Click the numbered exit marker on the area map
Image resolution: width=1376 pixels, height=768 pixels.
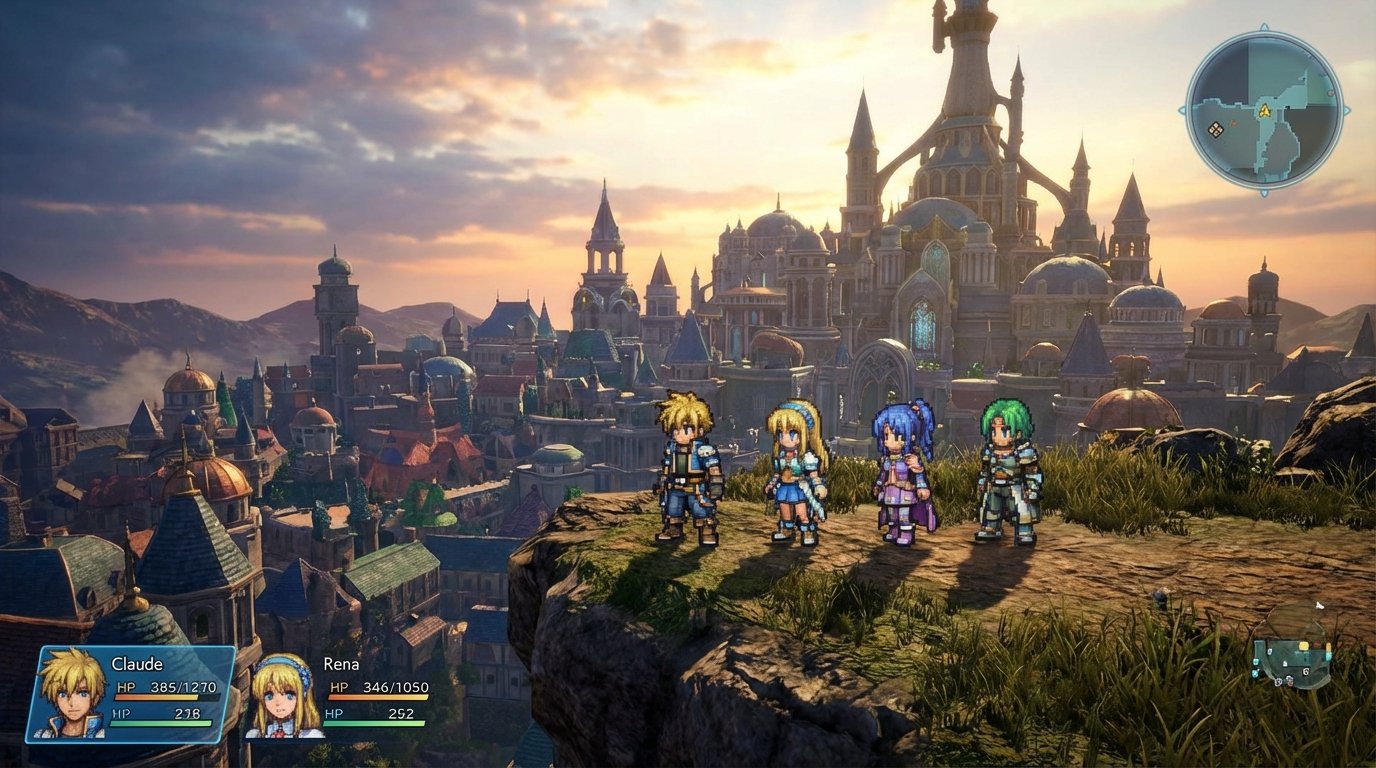(x=1305, y=672)
